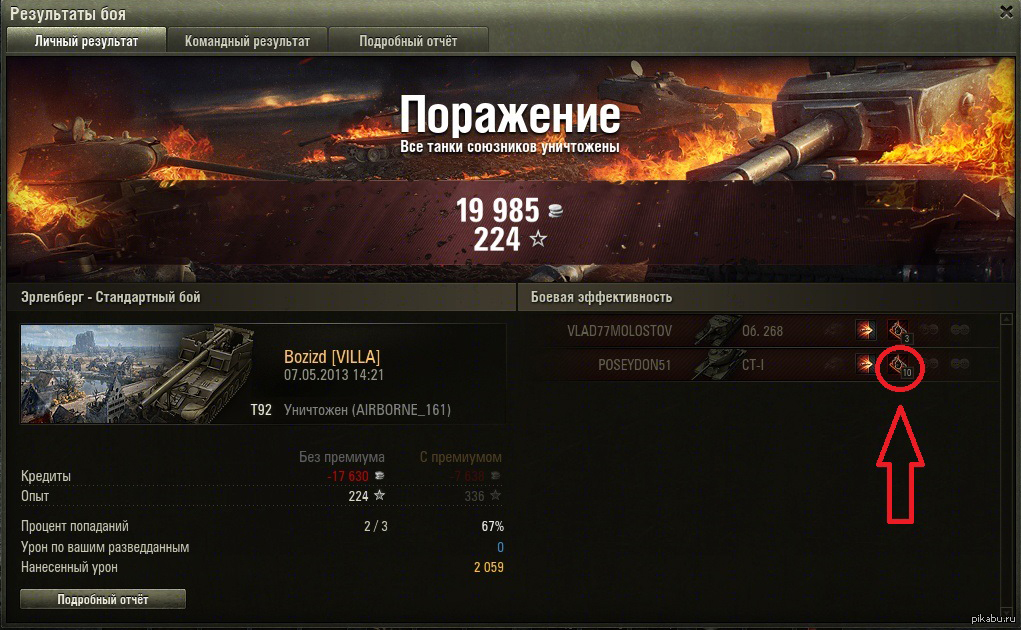The image size is (1021, 630).
Task: Select the POSEYDON51 efficiency row
Action: point(635,365)
